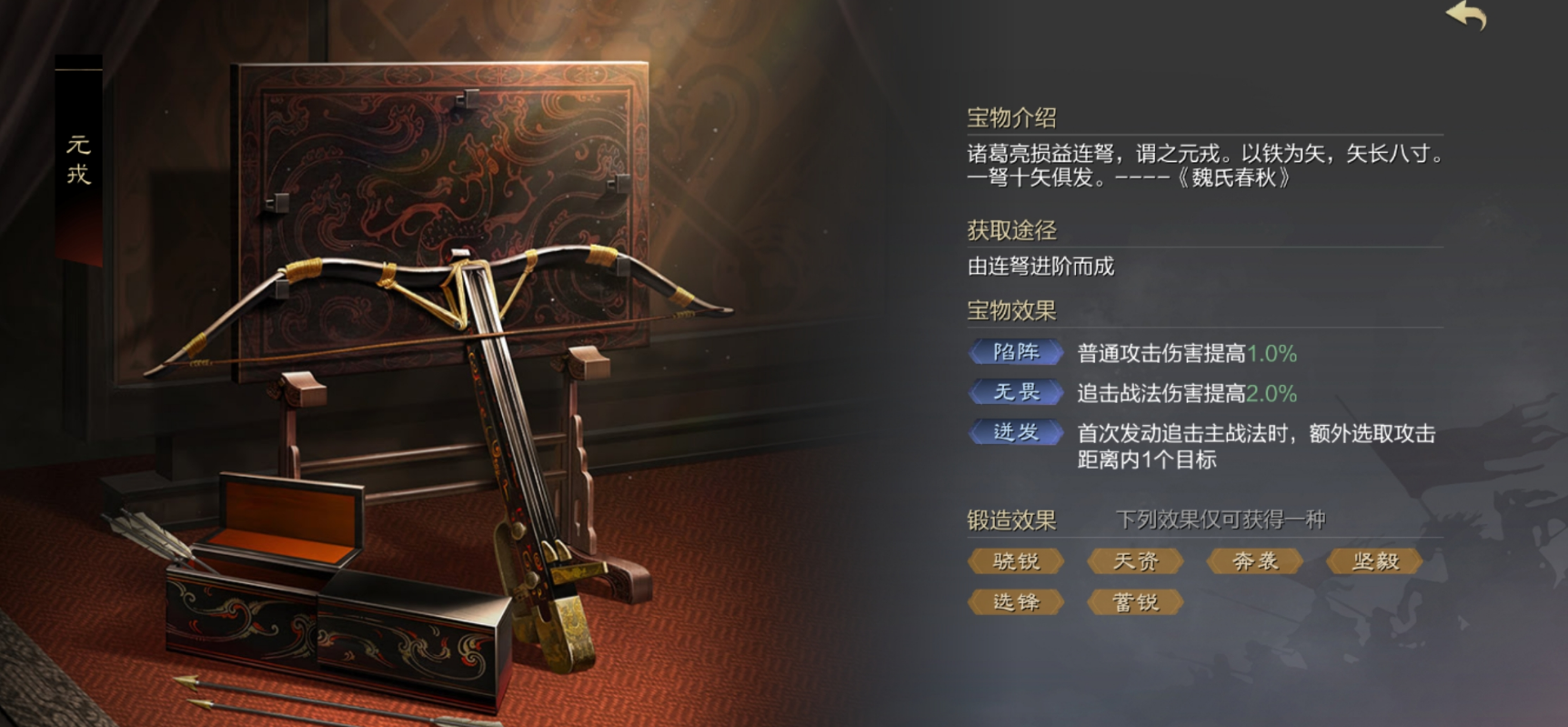Select the 陷阵 effect badge
The width and height of the screenshot is (1568, 727).
(1015, 352)
